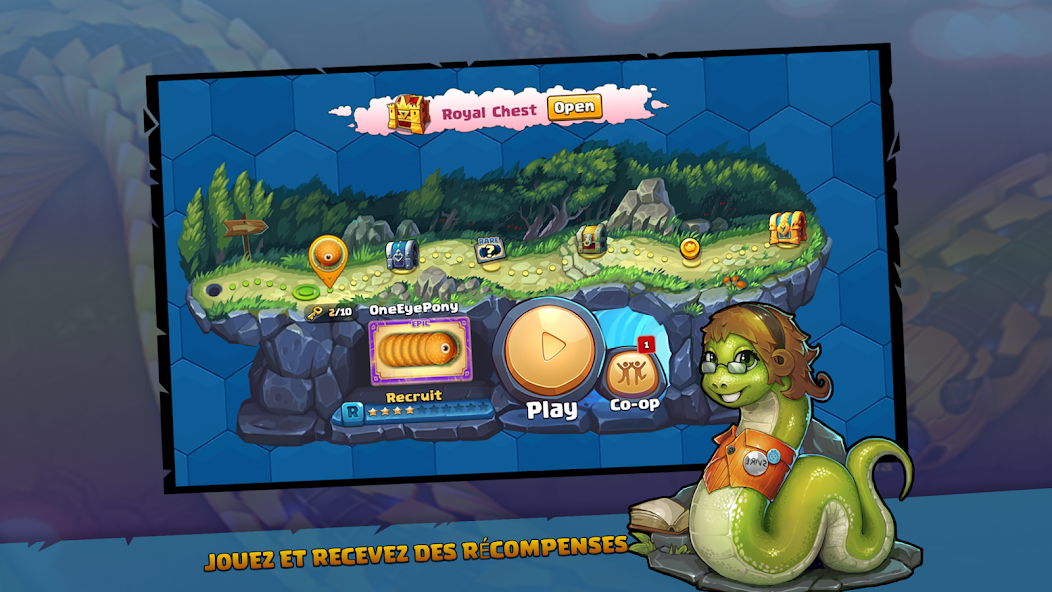Image resolution: width=1052 pixels, height=592 pixels.
Task: Tap the blue silver chest reward on the path
Action: (402, 256)
